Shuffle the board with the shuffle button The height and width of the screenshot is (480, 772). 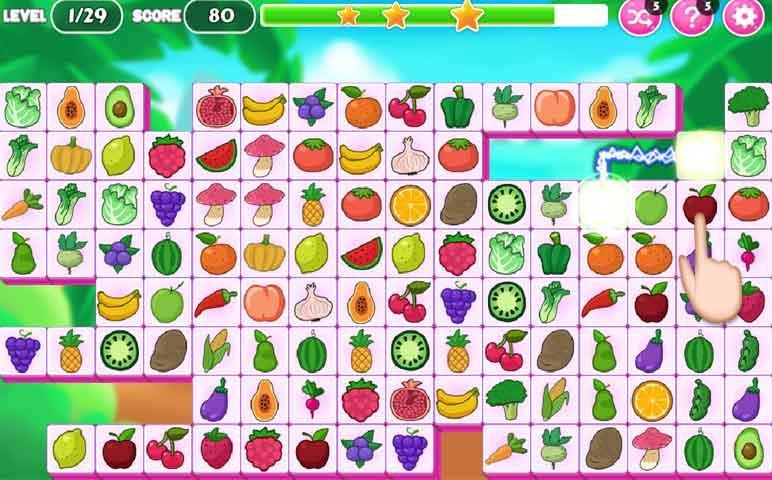click(x=640, y=16)
